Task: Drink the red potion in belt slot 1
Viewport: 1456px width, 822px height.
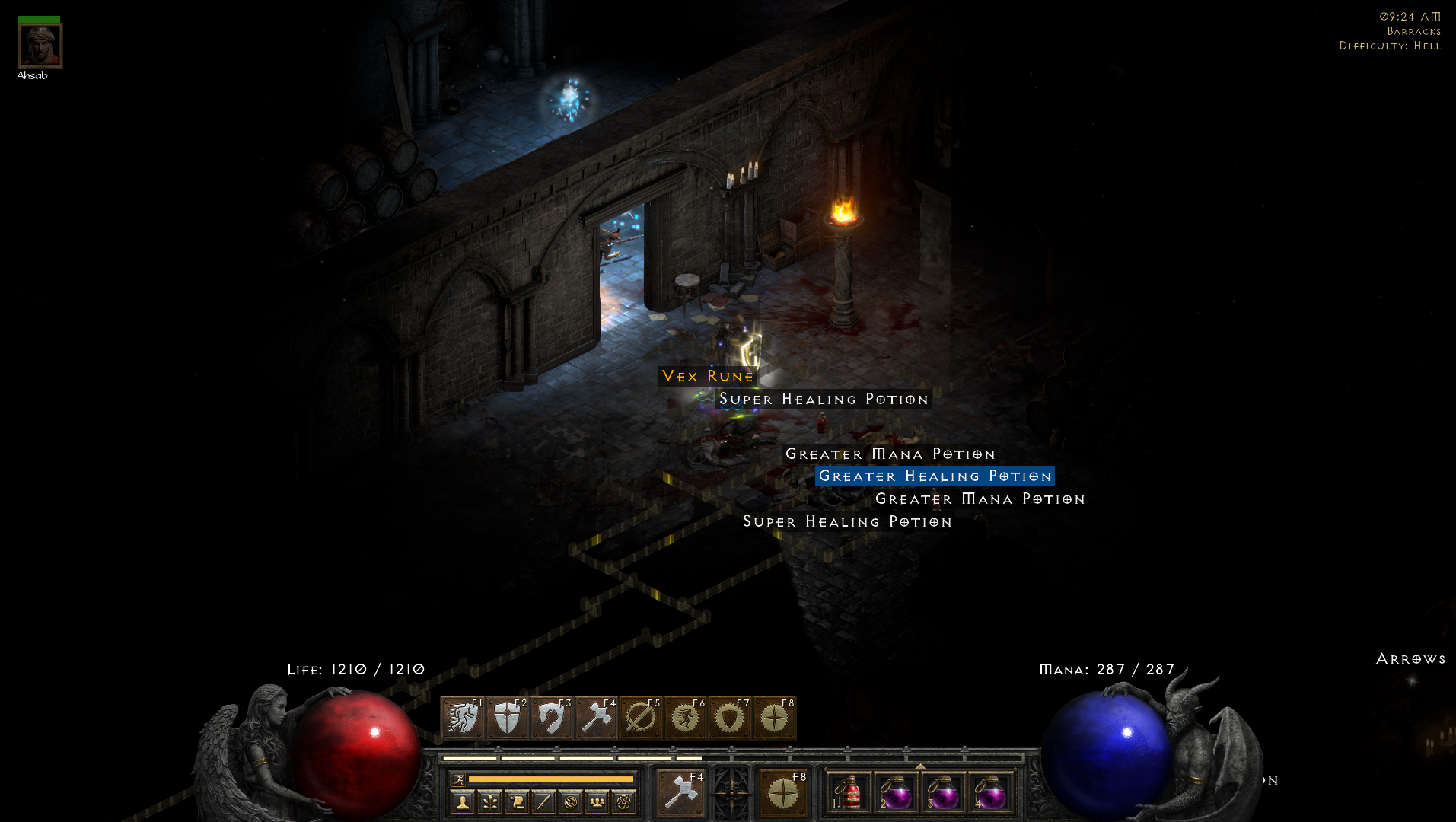Action: point(850,794)
